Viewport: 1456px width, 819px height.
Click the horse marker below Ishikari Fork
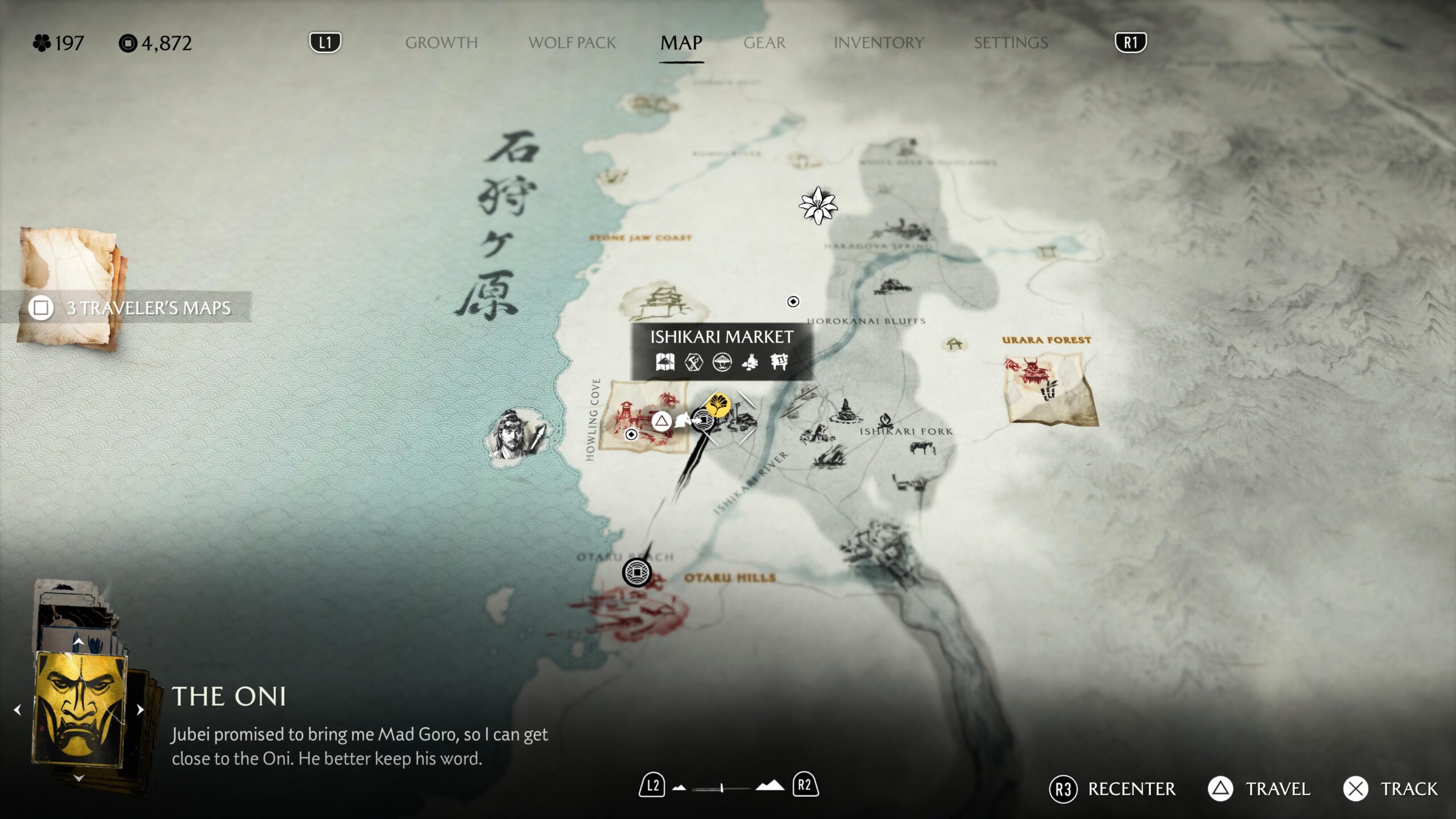[923, 448]
